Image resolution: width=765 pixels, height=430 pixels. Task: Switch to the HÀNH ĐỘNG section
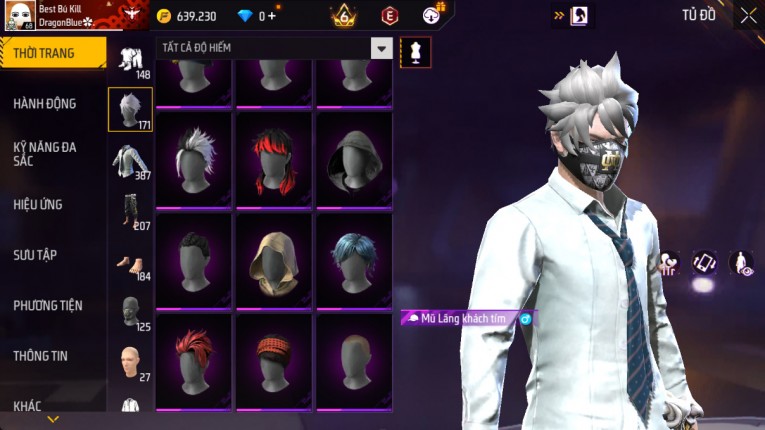click(x=45, y=103)
